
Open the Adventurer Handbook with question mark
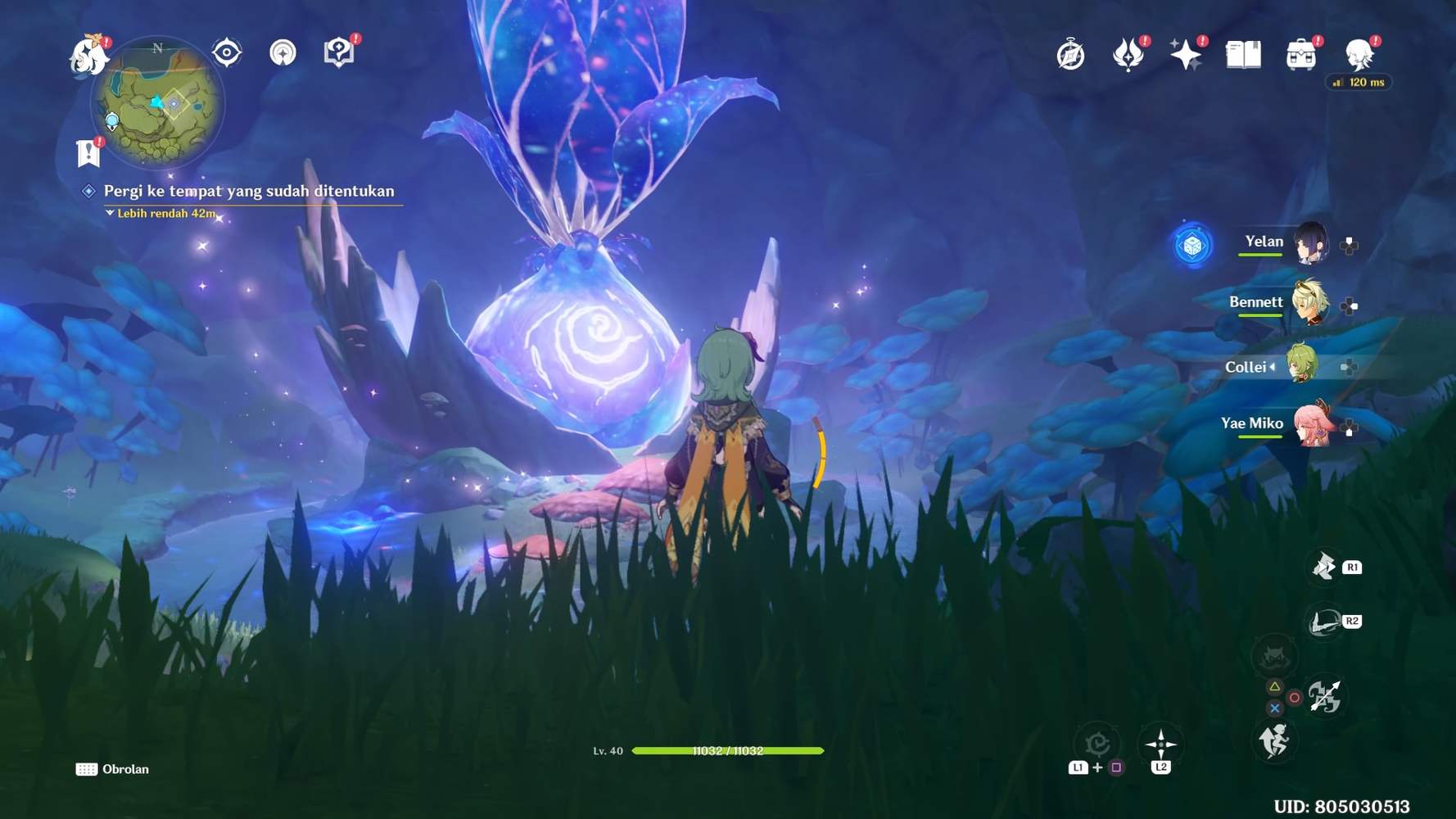338,52
